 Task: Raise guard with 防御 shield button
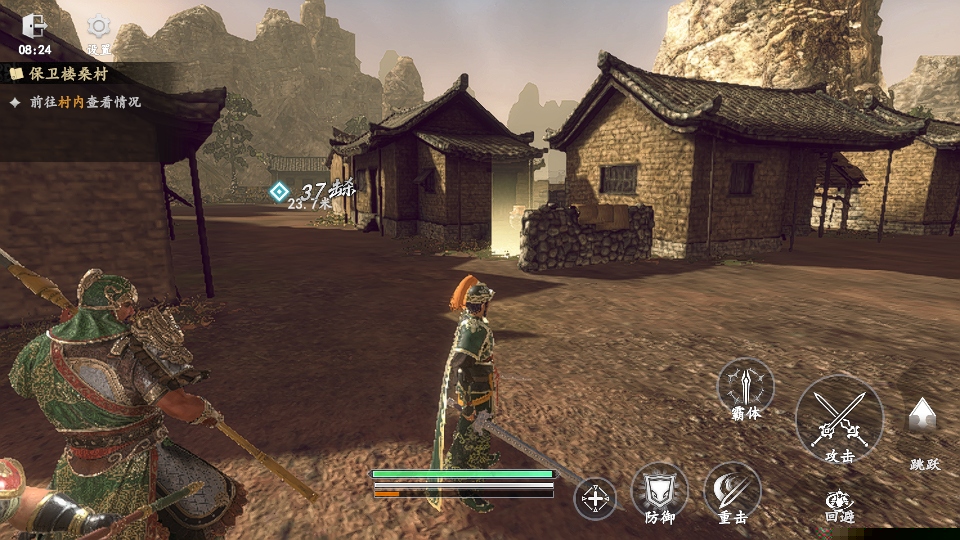tap(659, 490)
